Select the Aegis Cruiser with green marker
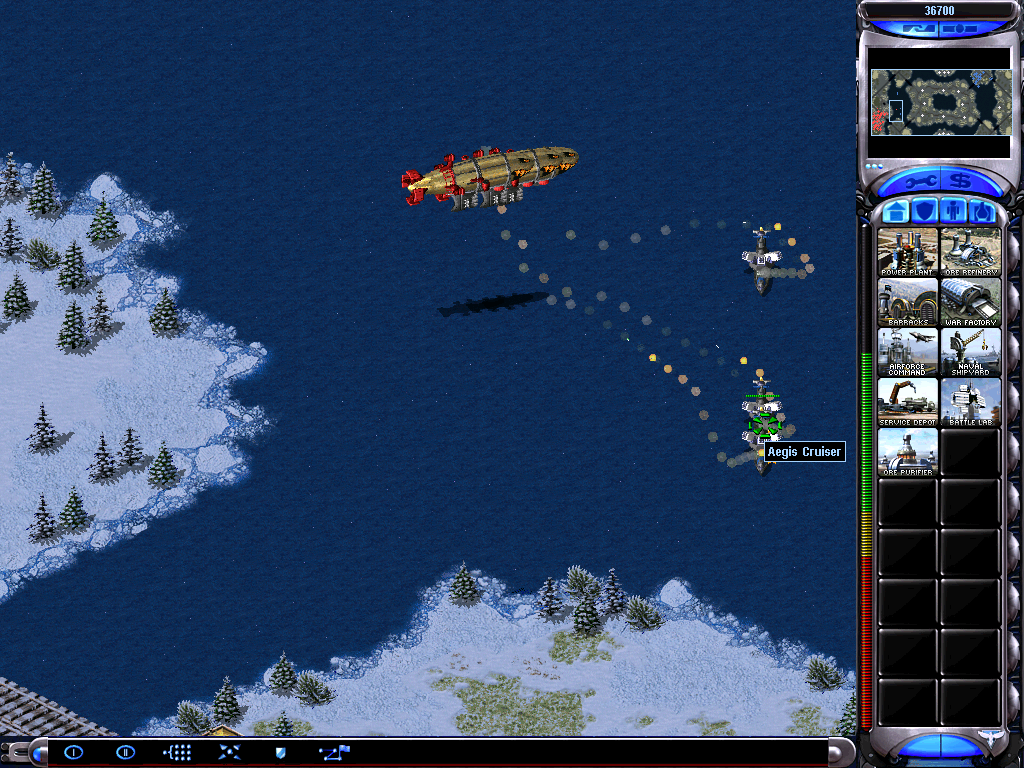The image size is (1024, 768). (763, 423)
